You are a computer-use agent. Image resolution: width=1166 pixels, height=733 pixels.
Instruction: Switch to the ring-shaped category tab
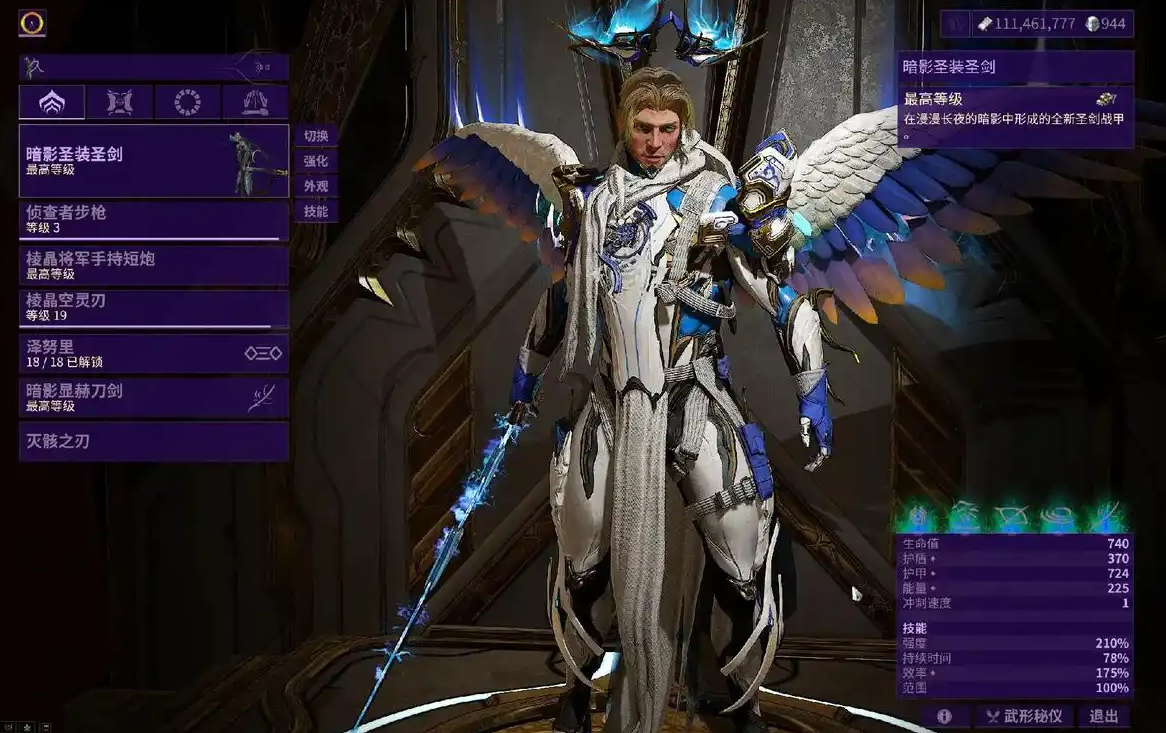tap(187, 102)
